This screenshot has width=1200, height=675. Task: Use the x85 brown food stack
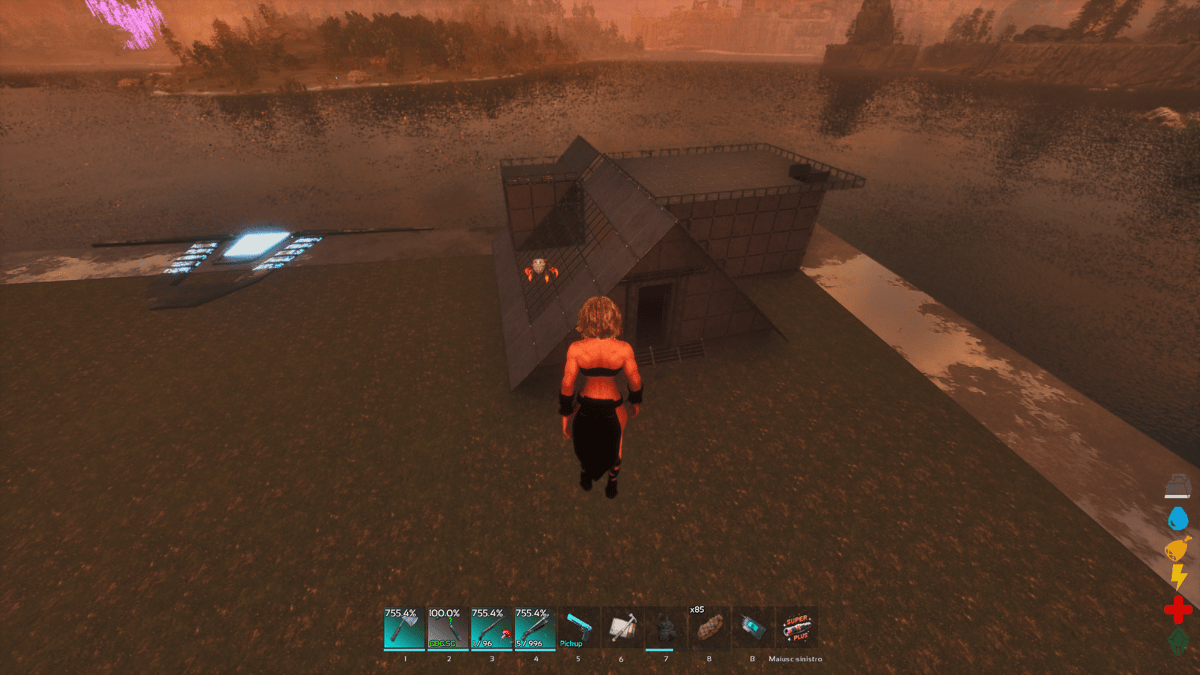[x=710, y=627]
